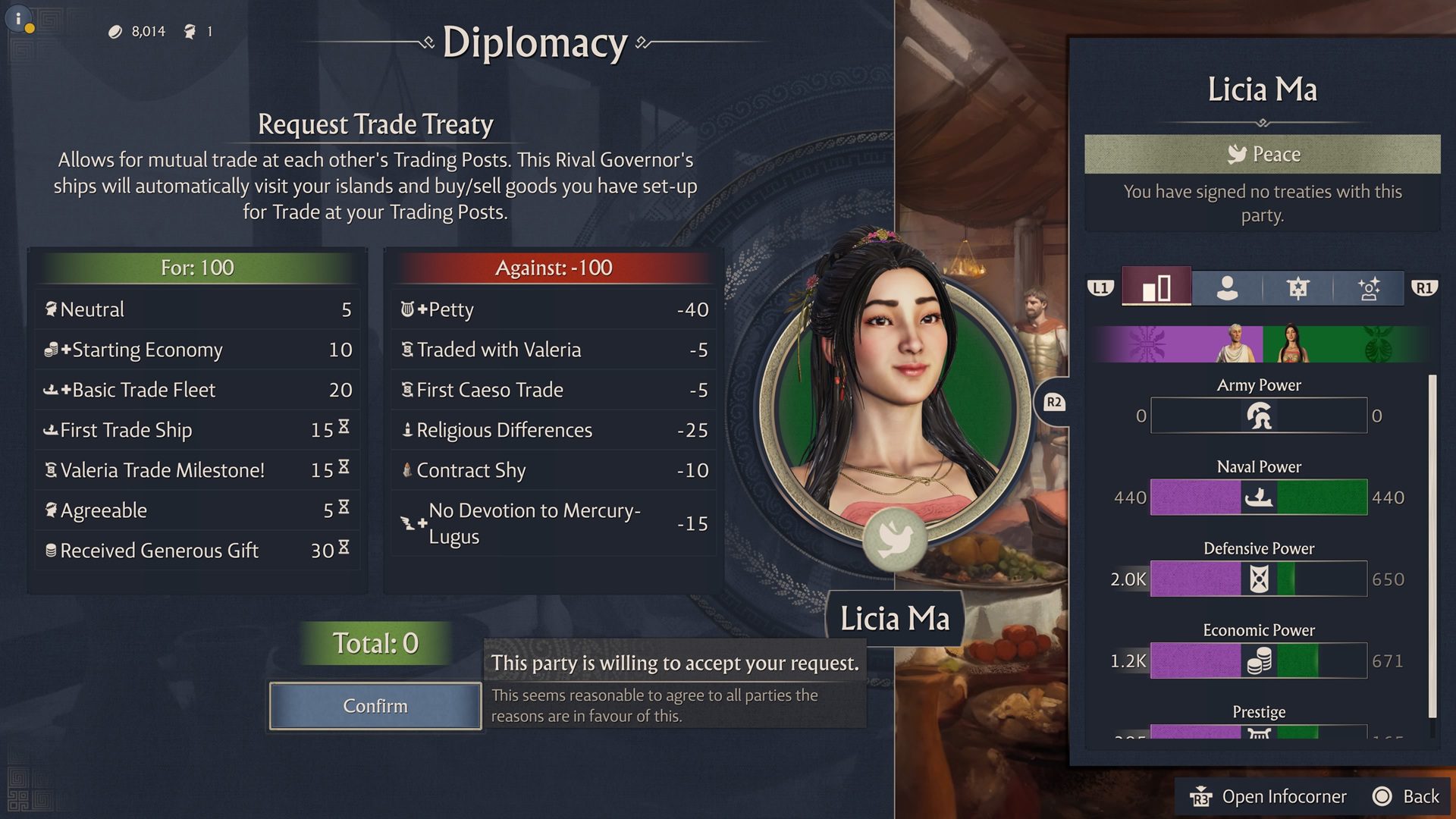Image resolution: width=1456 pixels, height=819 pixels.
Task: Select the Petty modifier row
Action: 554,309
